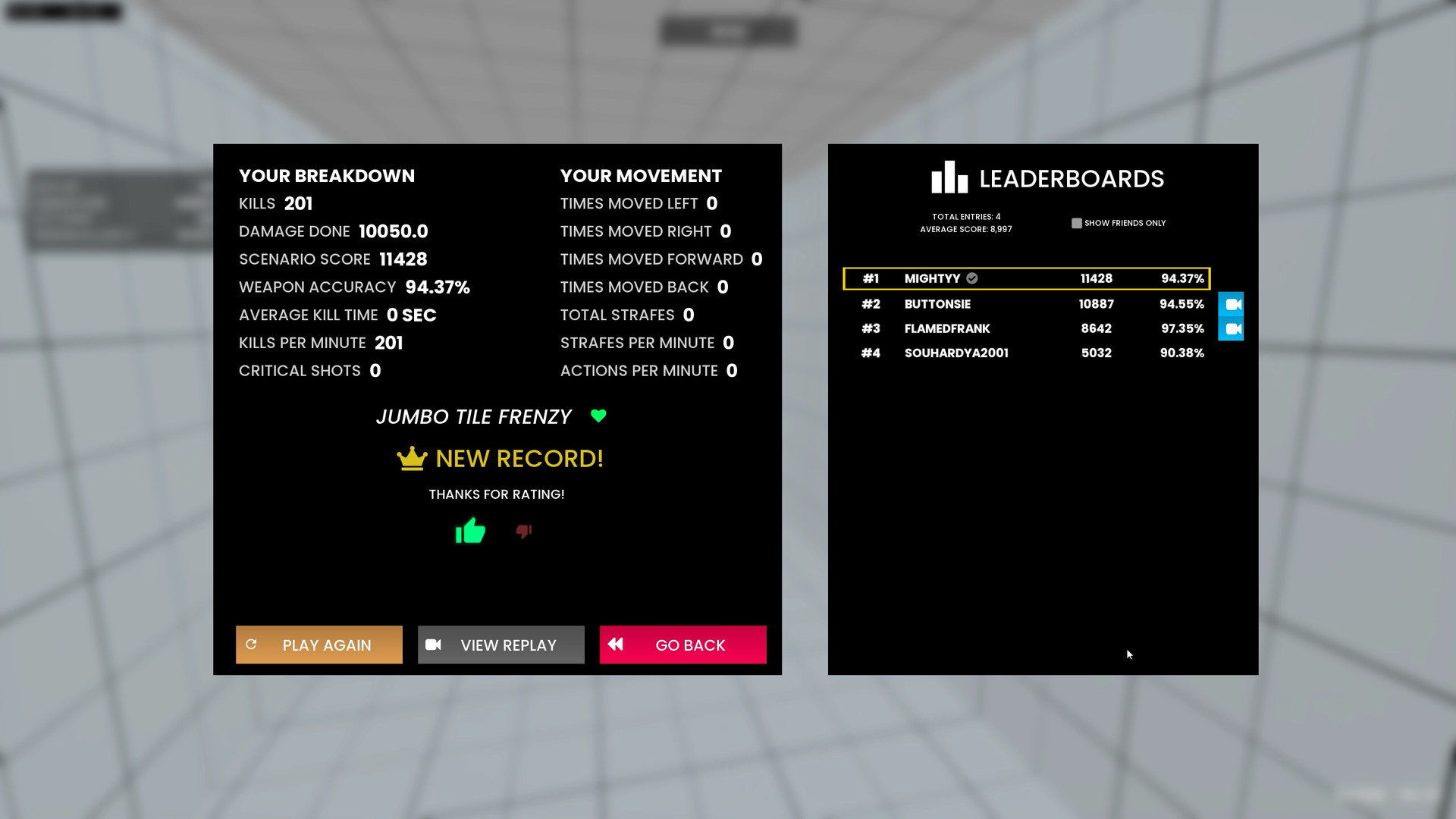Viewport: 1456px width, 819px height.
Task: Click the bar chart icon beside LEADERBOARDS
Action: pos(949,178)
